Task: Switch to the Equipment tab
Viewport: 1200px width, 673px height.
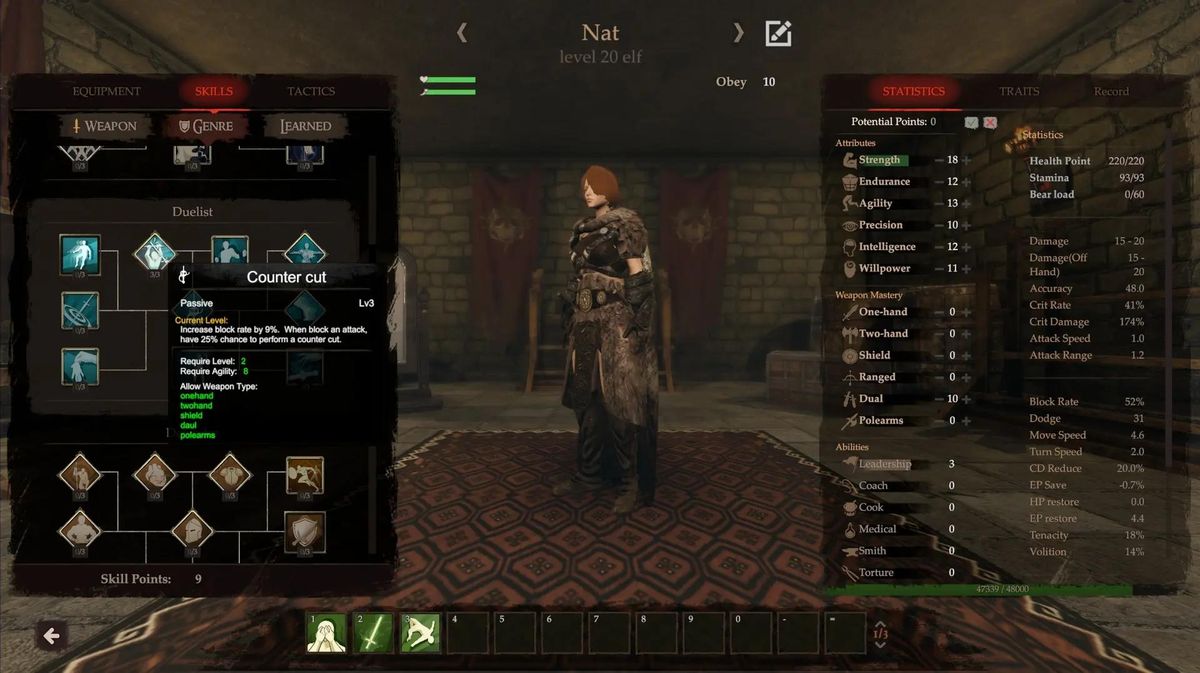Action: (106, 92)
